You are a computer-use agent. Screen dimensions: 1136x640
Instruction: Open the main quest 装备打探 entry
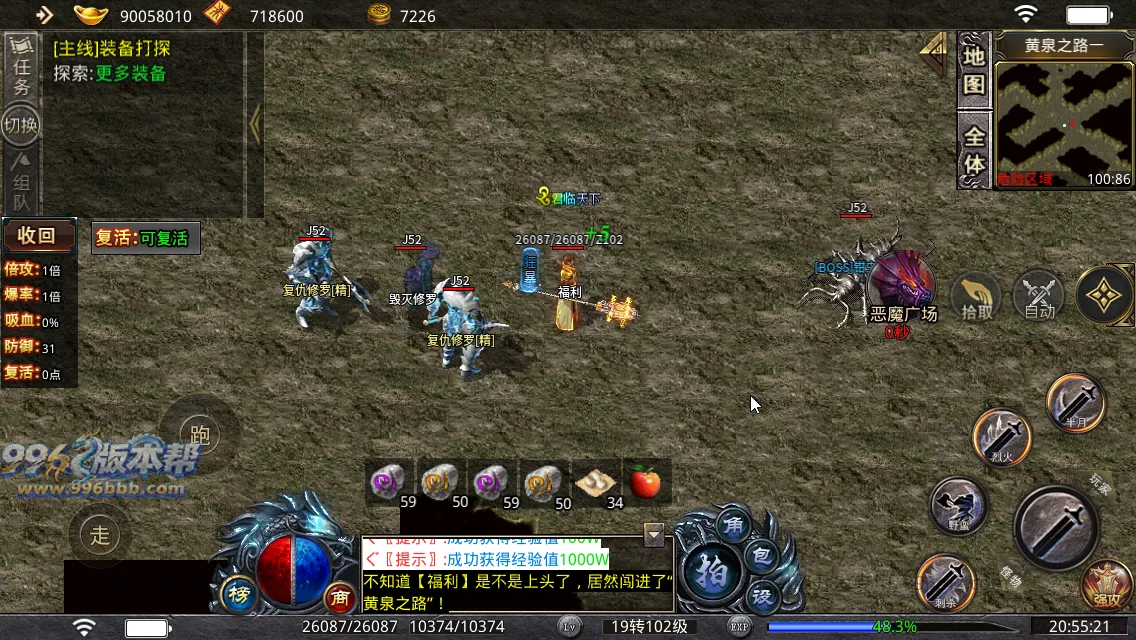(x=112, y=47)
